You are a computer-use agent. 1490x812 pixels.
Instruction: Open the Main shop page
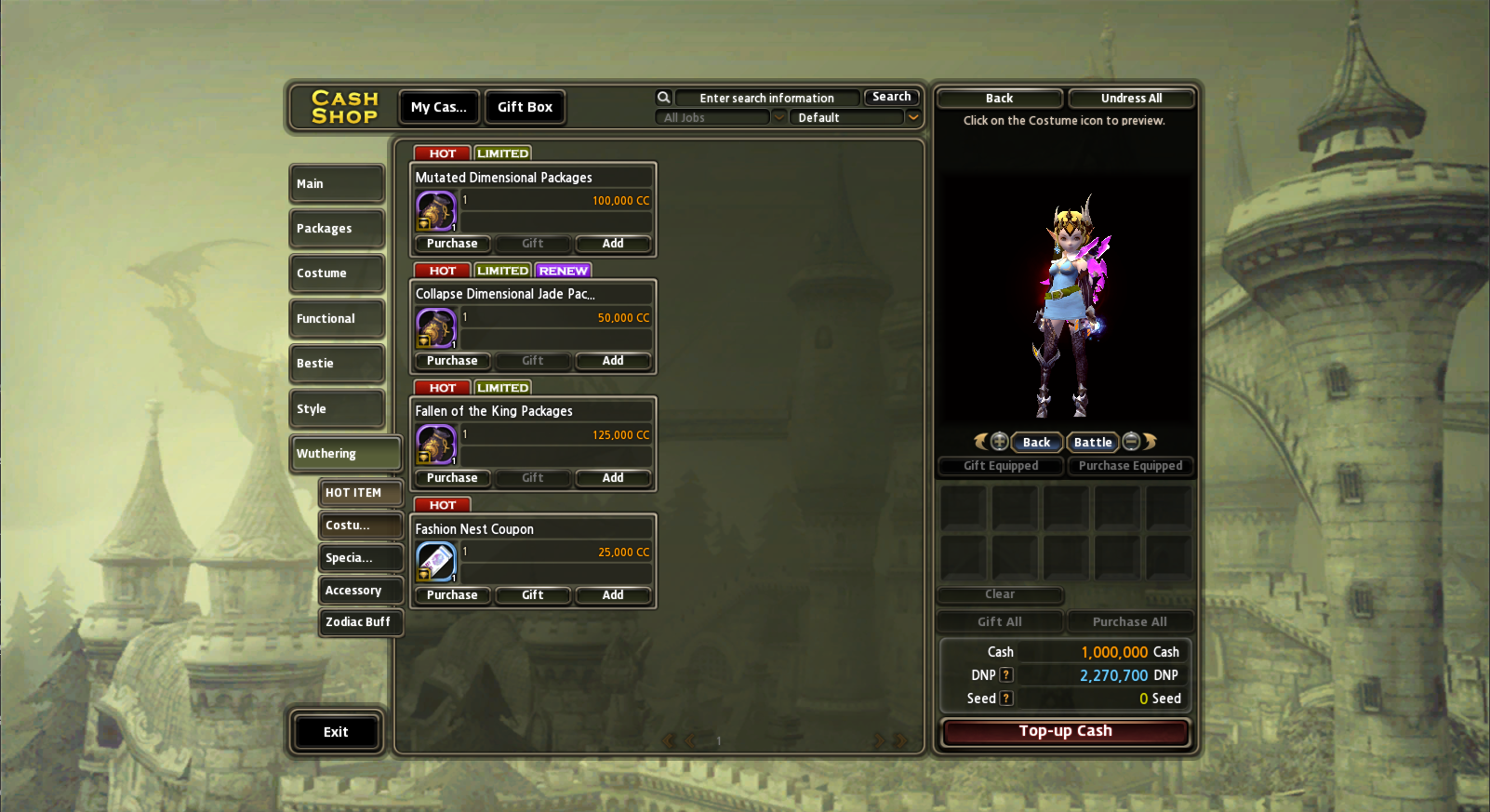coord(336,184)
